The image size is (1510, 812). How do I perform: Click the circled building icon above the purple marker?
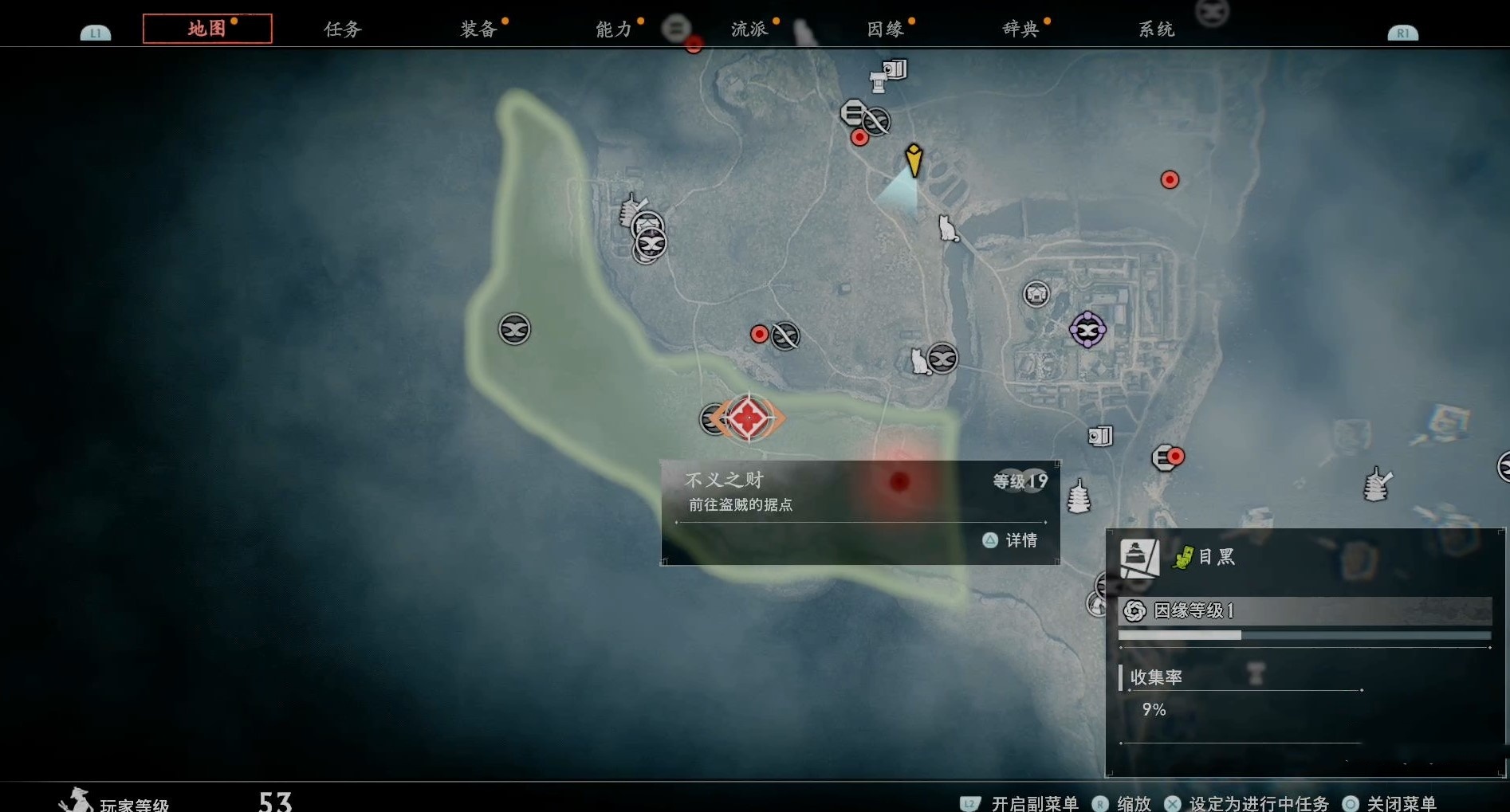tap(1036, 293)
